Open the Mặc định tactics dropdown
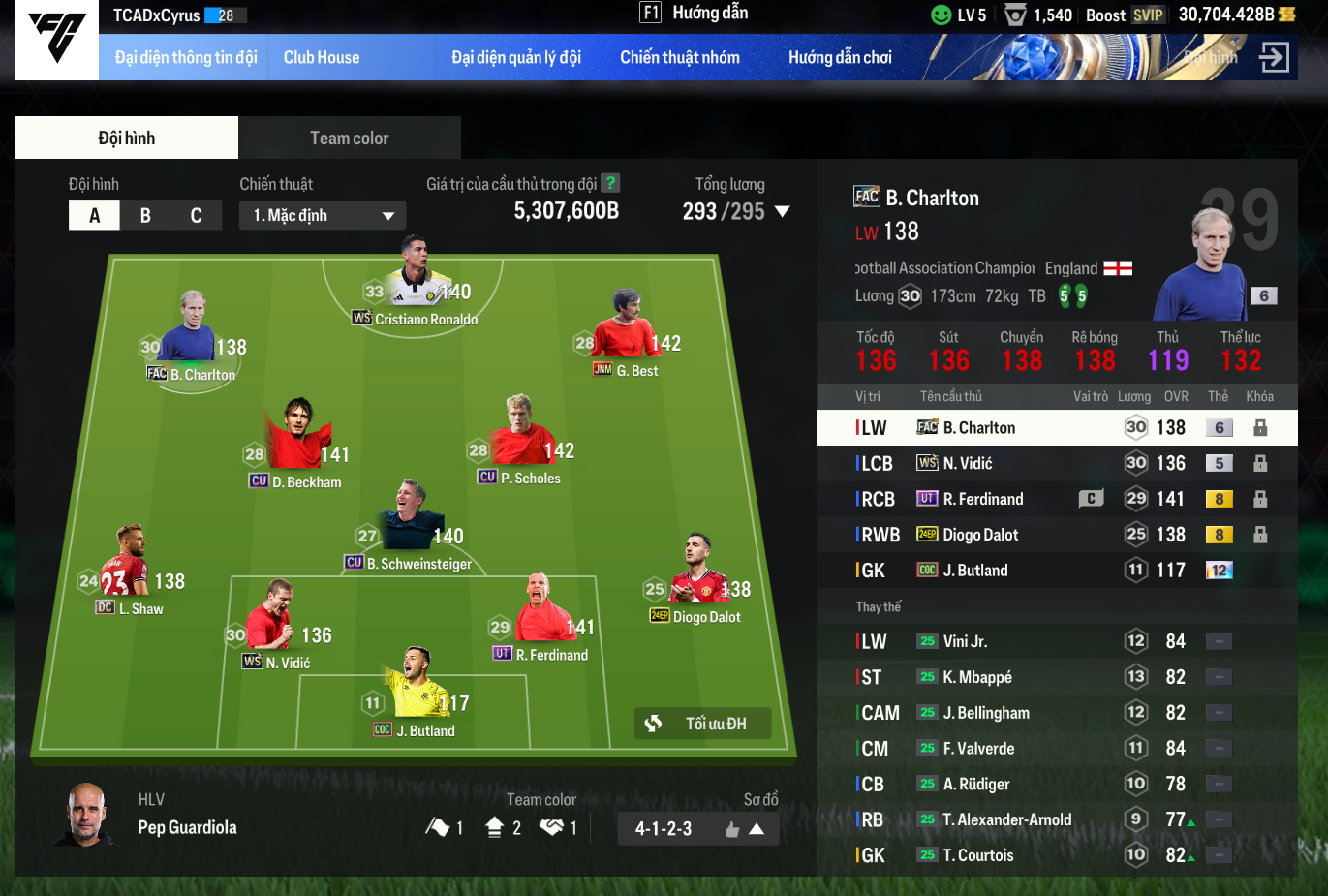The height and width of the screenshot is (896, 1328). [x=323, y=215]
